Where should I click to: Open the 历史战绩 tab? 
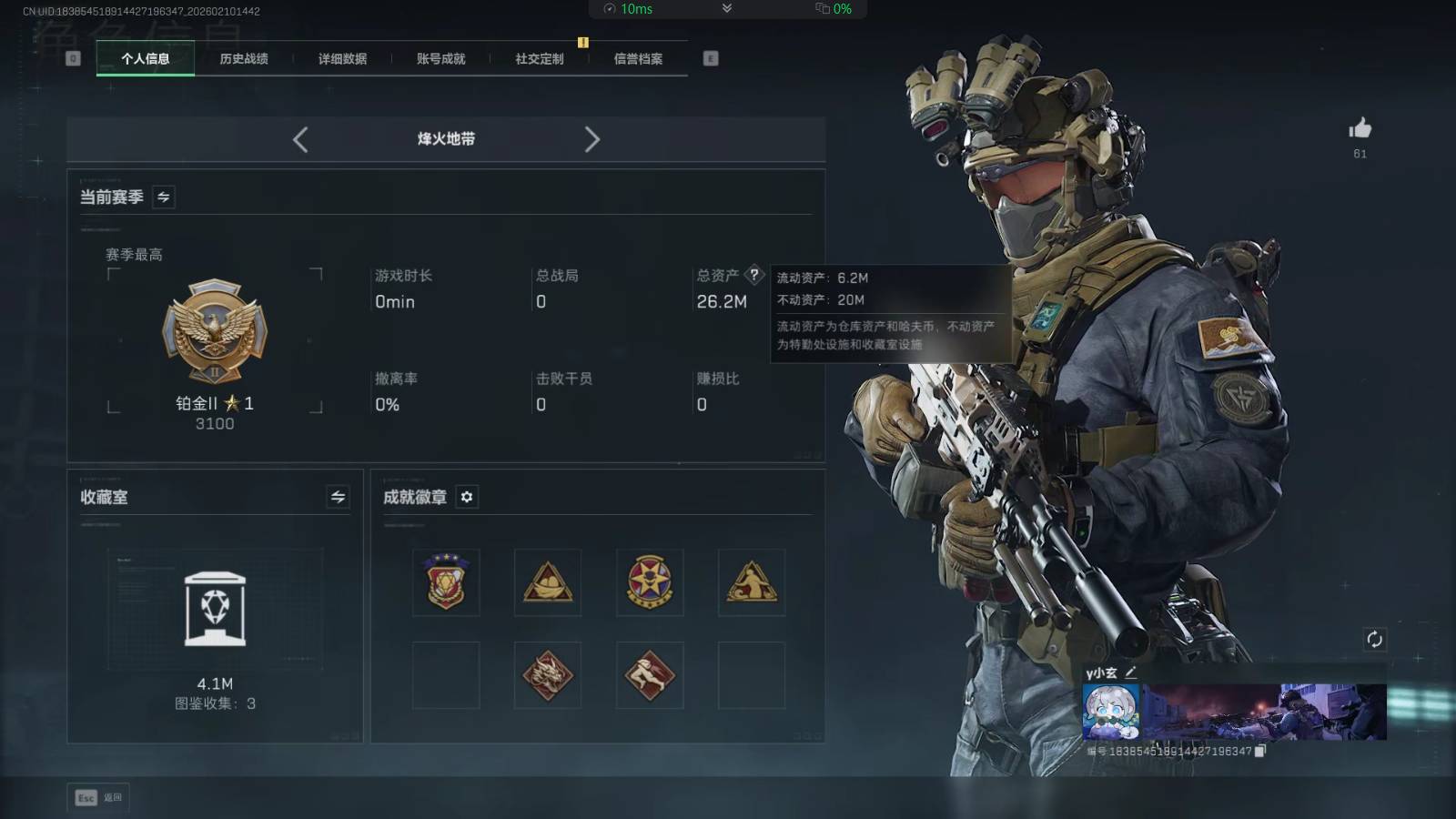click(244, 58)
